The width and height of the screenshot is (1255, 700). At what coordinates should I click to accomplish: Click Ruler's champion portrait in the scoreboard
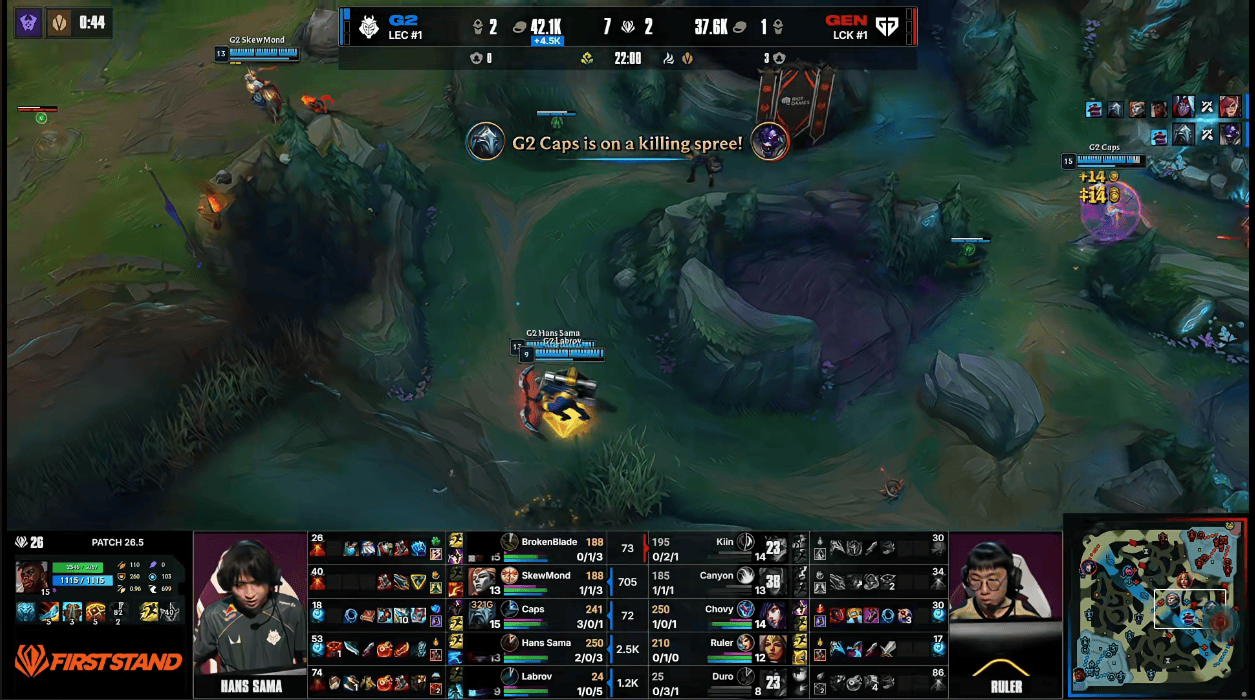pyautogui.click(x=746, y=643)
